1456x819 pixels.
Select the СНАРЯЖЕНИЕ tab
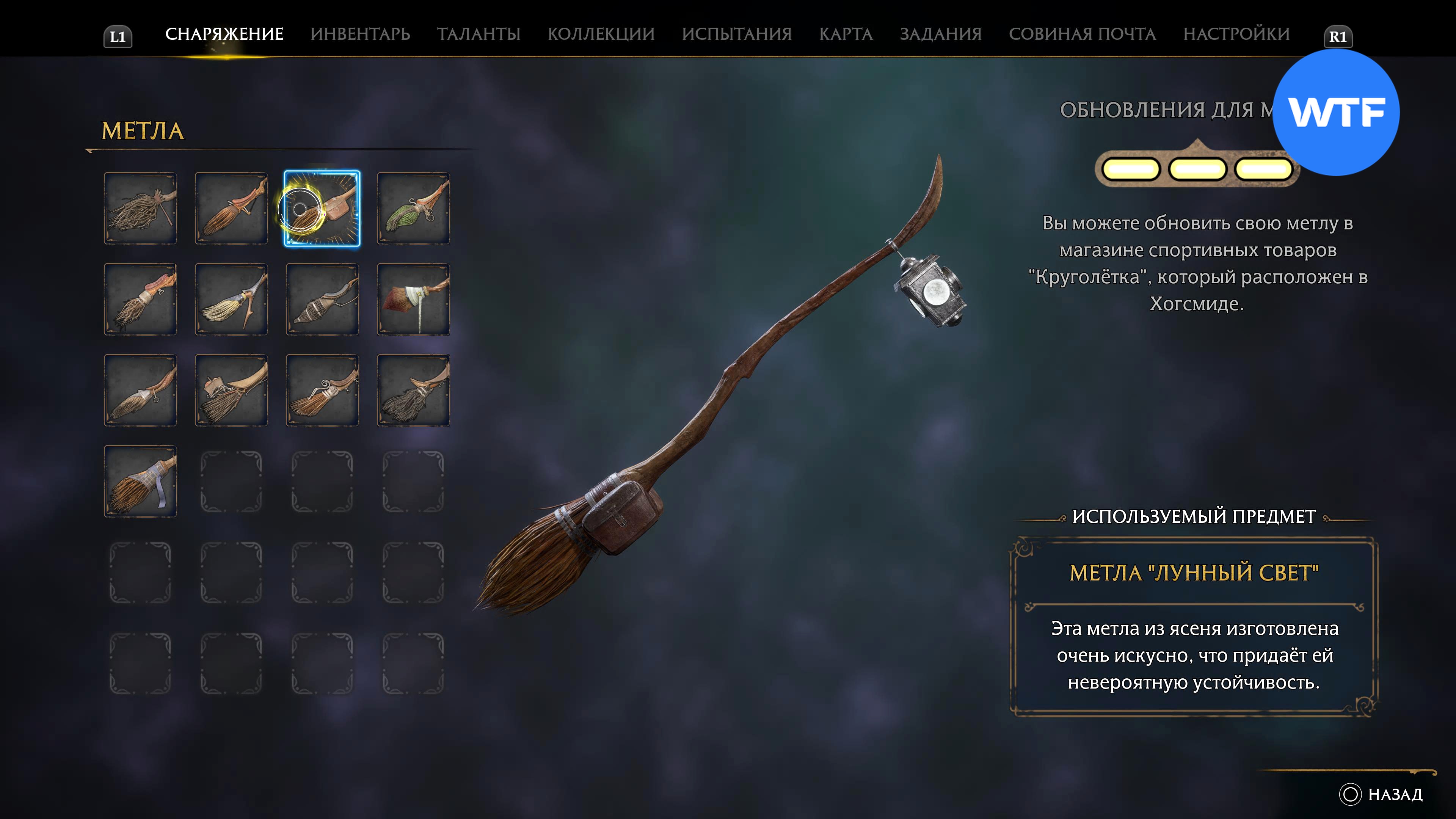point(224,34)
